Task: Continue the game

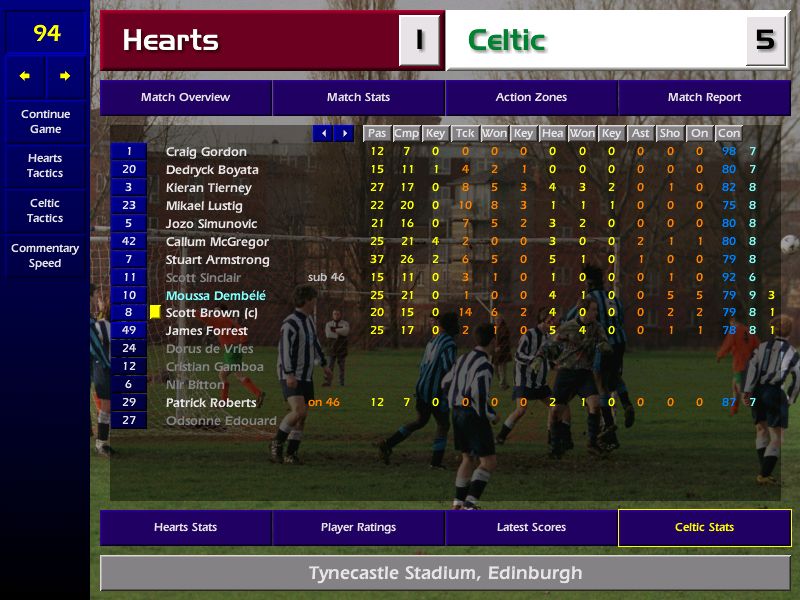Action: pos(45,121)
